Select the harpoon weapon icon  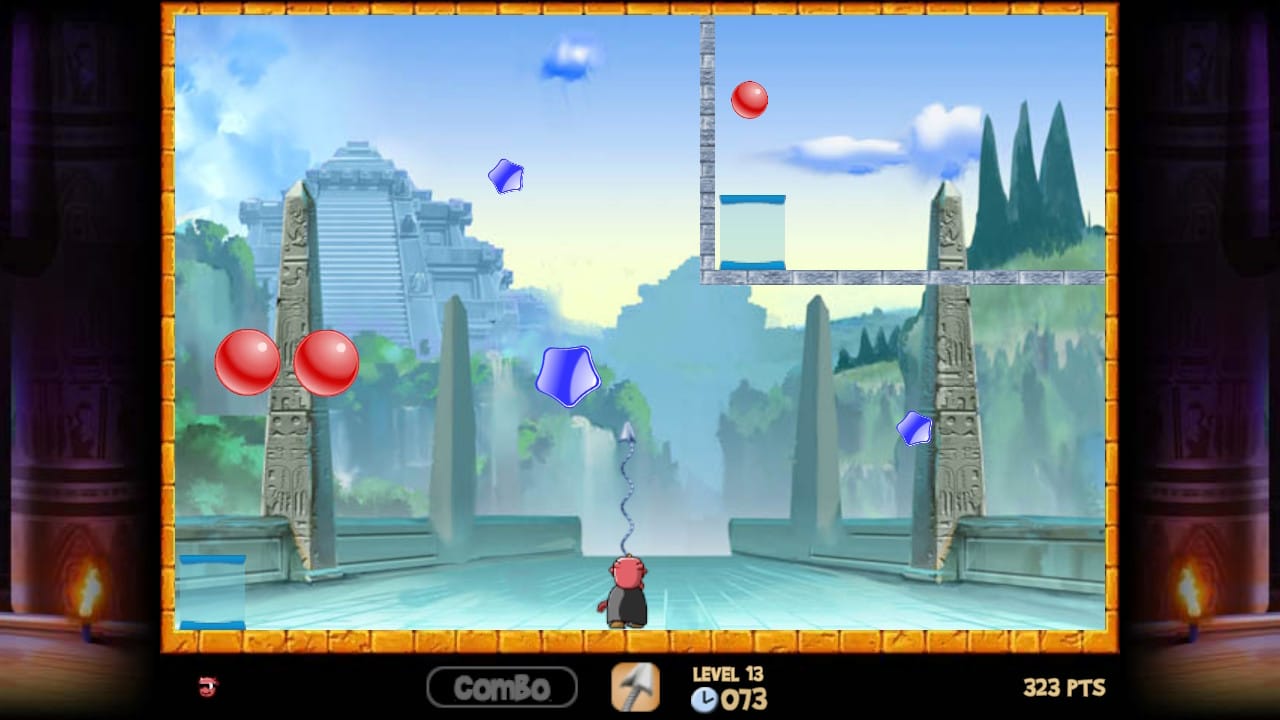[636, 688]
